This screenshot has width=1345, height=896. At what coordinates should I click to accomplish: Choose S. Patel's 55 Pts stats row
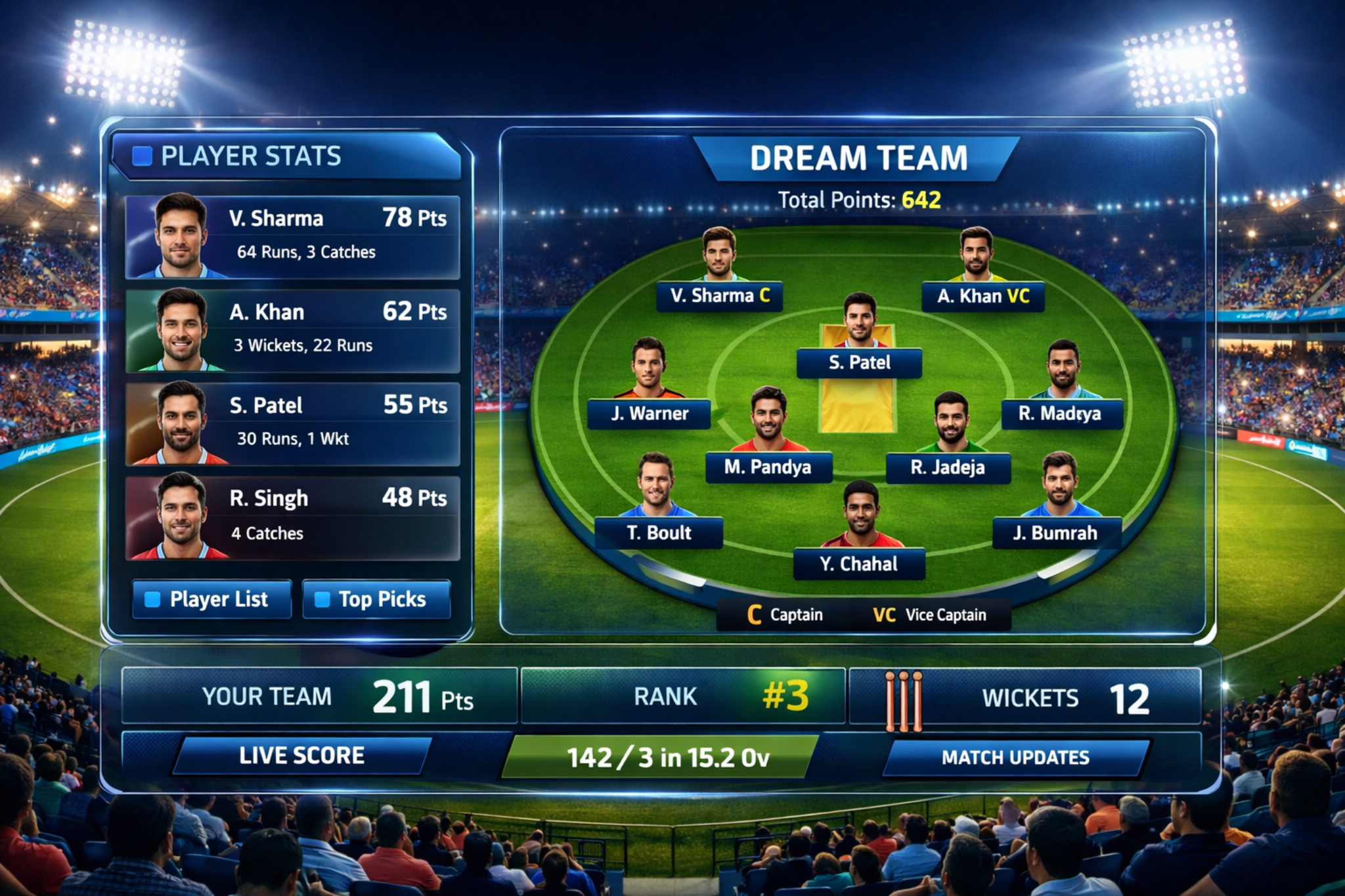point(293,424)
